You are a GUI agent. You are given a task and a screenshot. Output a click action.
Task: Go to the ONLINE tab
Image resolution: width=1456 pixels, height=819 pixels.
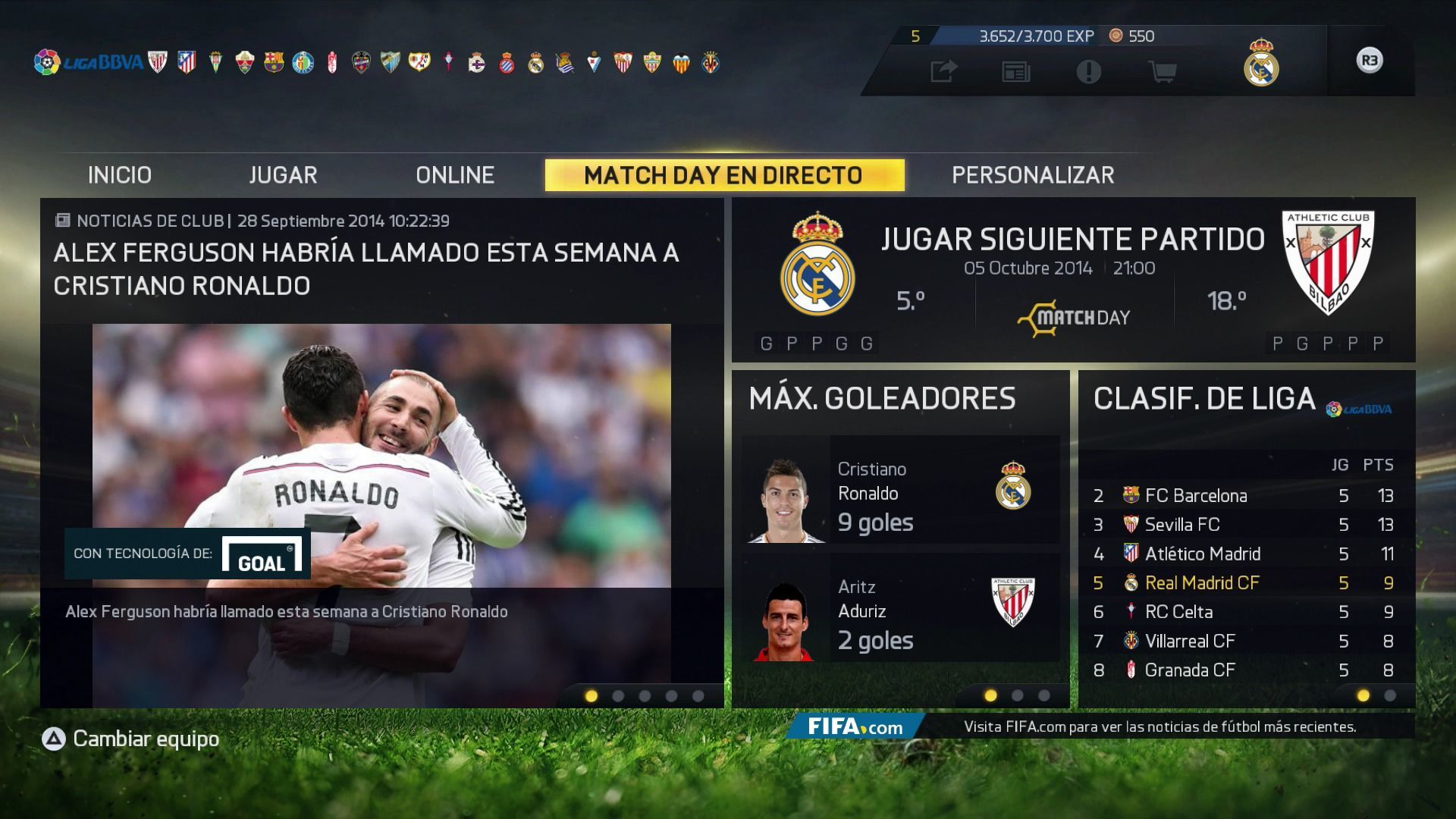[455, 175]
